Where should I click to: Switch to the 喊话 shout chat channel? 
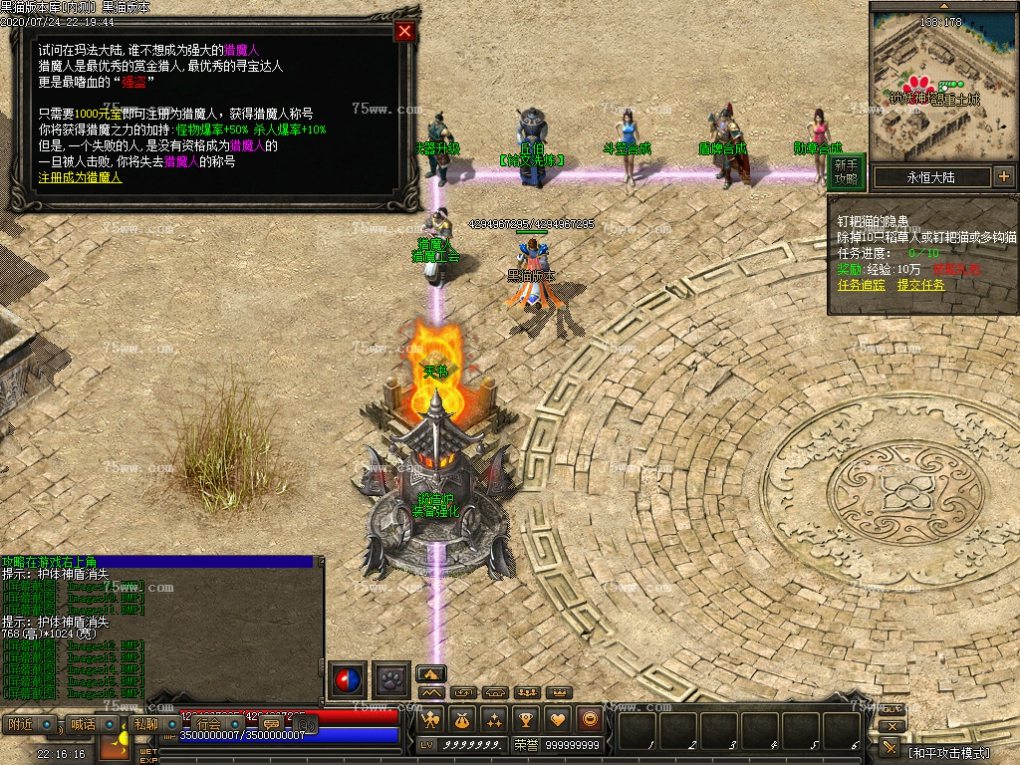click(x=82, y=724)
